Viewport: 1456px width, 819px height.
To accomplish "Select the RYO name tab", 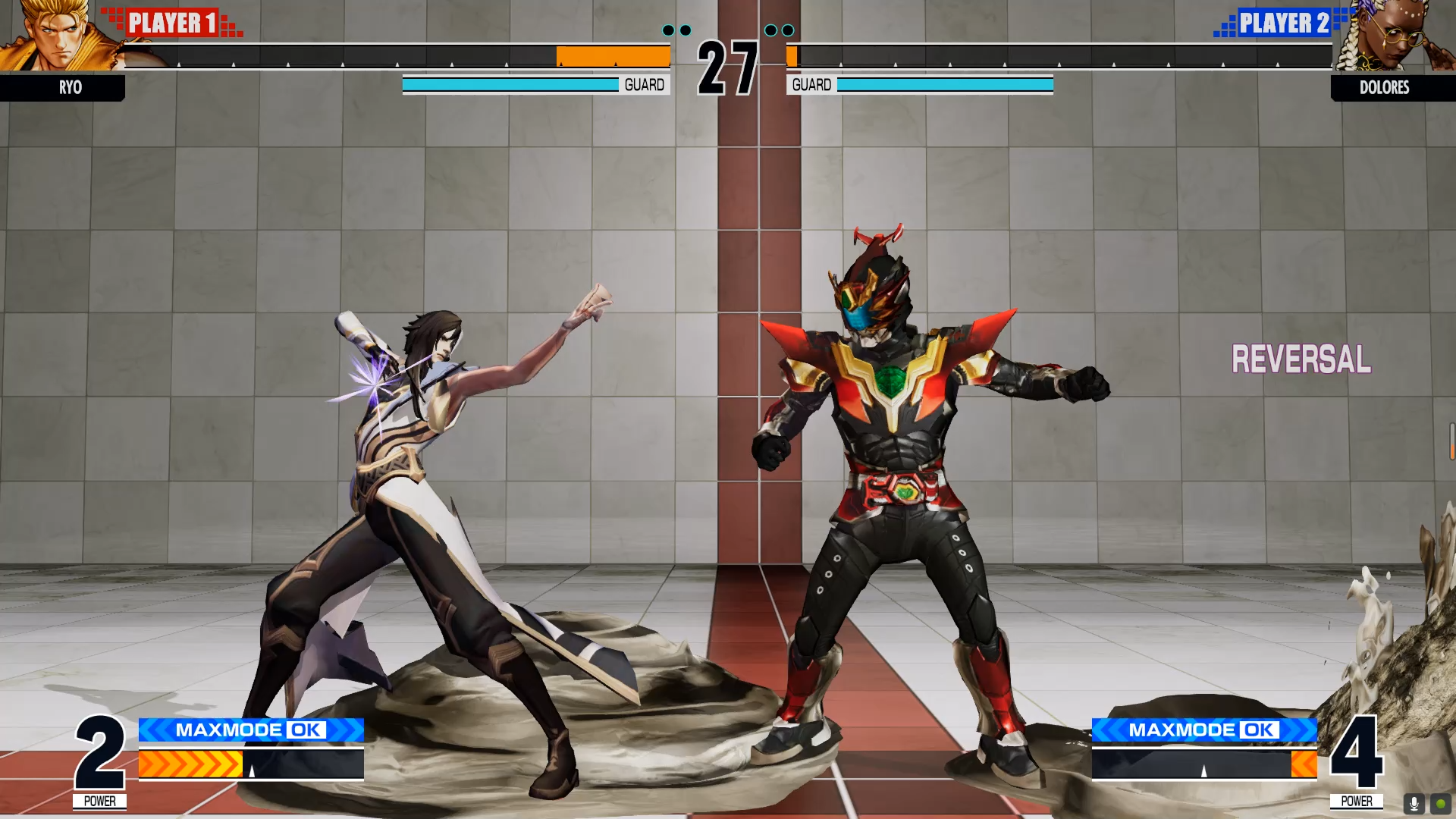I will click(x=71, y=88).
